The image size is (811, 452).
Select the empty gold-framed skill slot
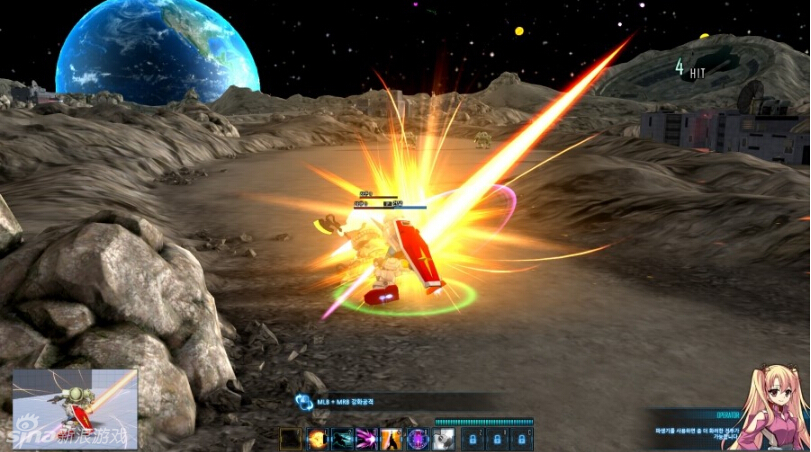(x=291, y=438)
